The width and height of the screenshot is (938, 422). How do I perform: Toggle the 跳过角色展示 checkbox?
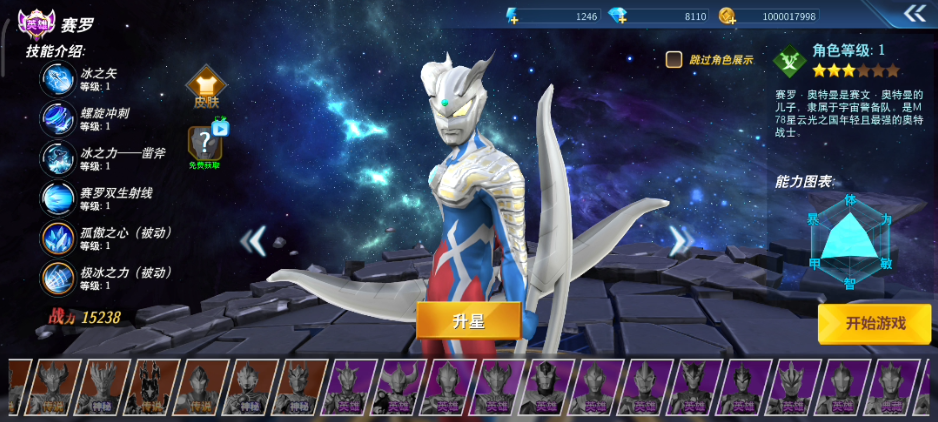(x=674, y=60)
